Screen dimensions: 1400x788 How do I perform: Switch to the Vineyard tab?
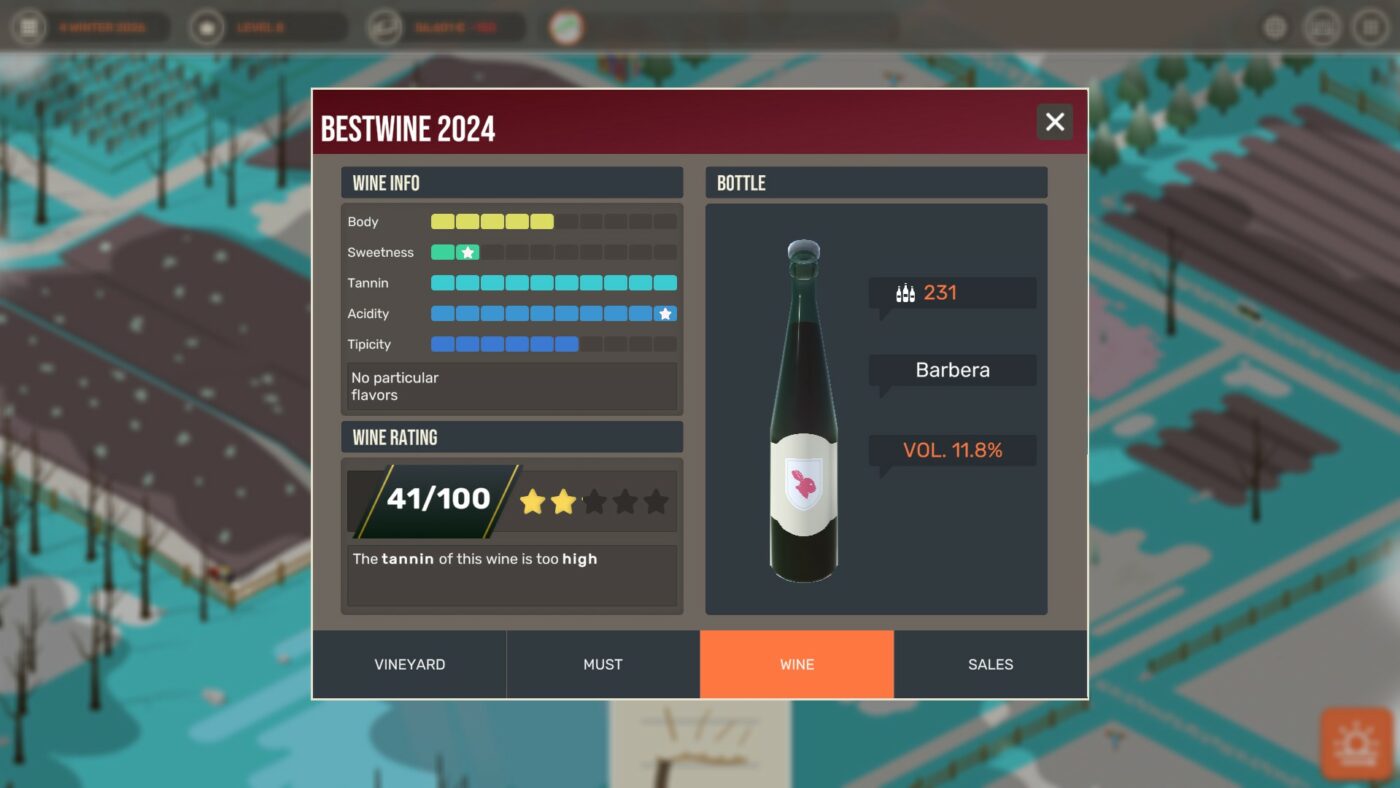click(x=410, y=663)
